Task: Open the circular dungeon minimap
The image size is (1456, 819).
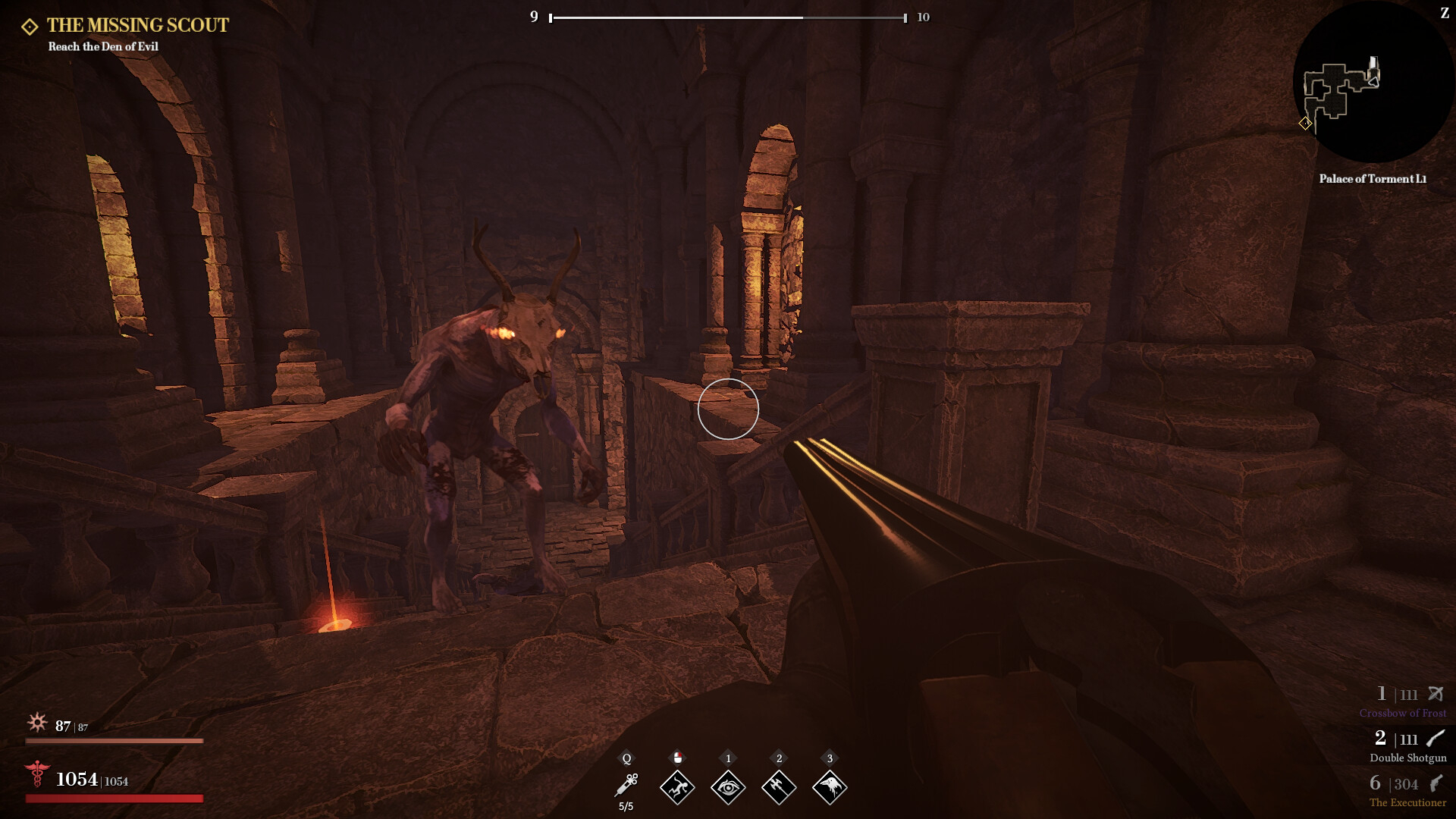Action: [1372, 82]
